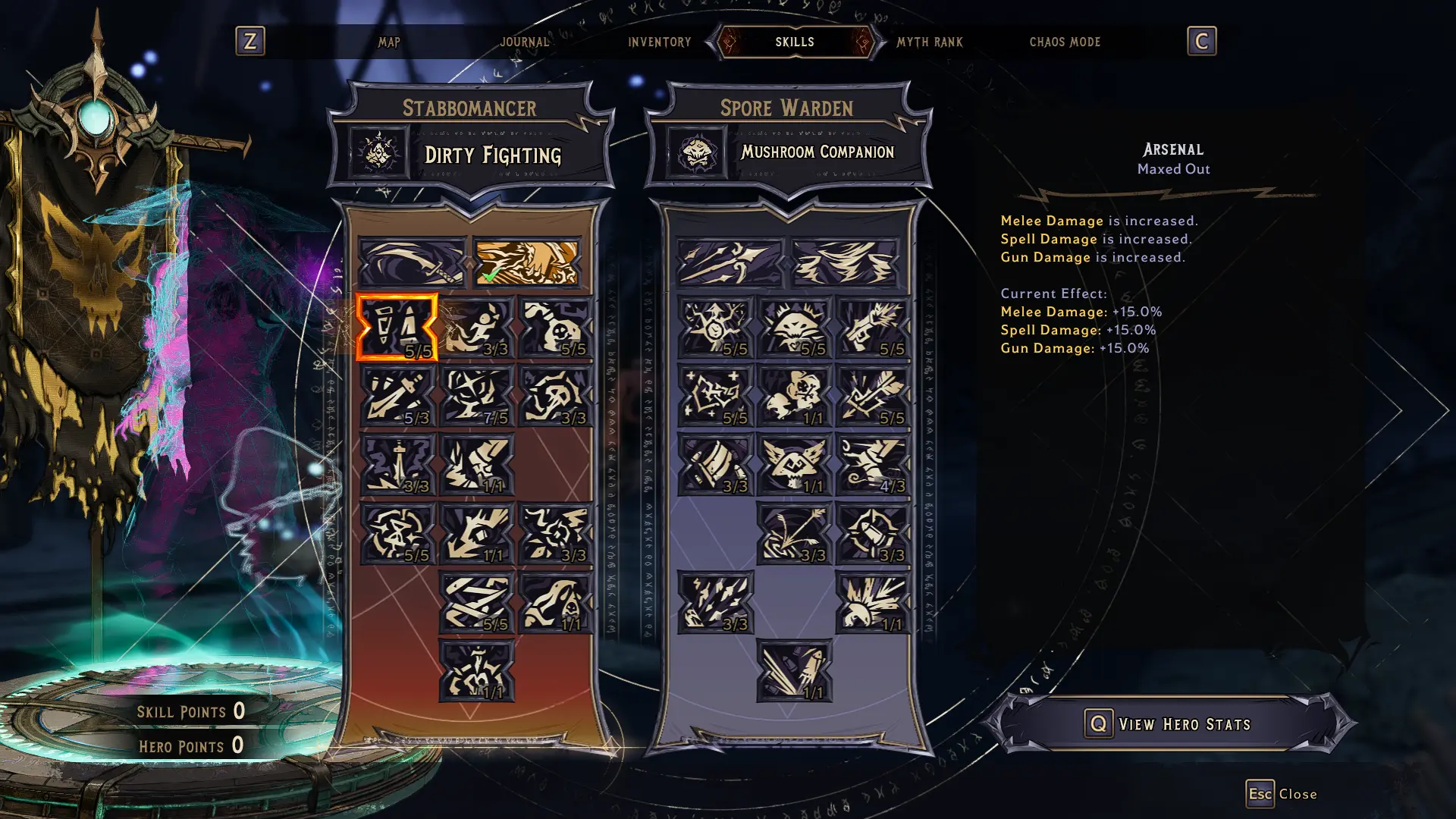Select the bottom Stabbomancer capstone skill
Image resolution: width=1456 pixels, height=819 pixels.
pos(476,670)
